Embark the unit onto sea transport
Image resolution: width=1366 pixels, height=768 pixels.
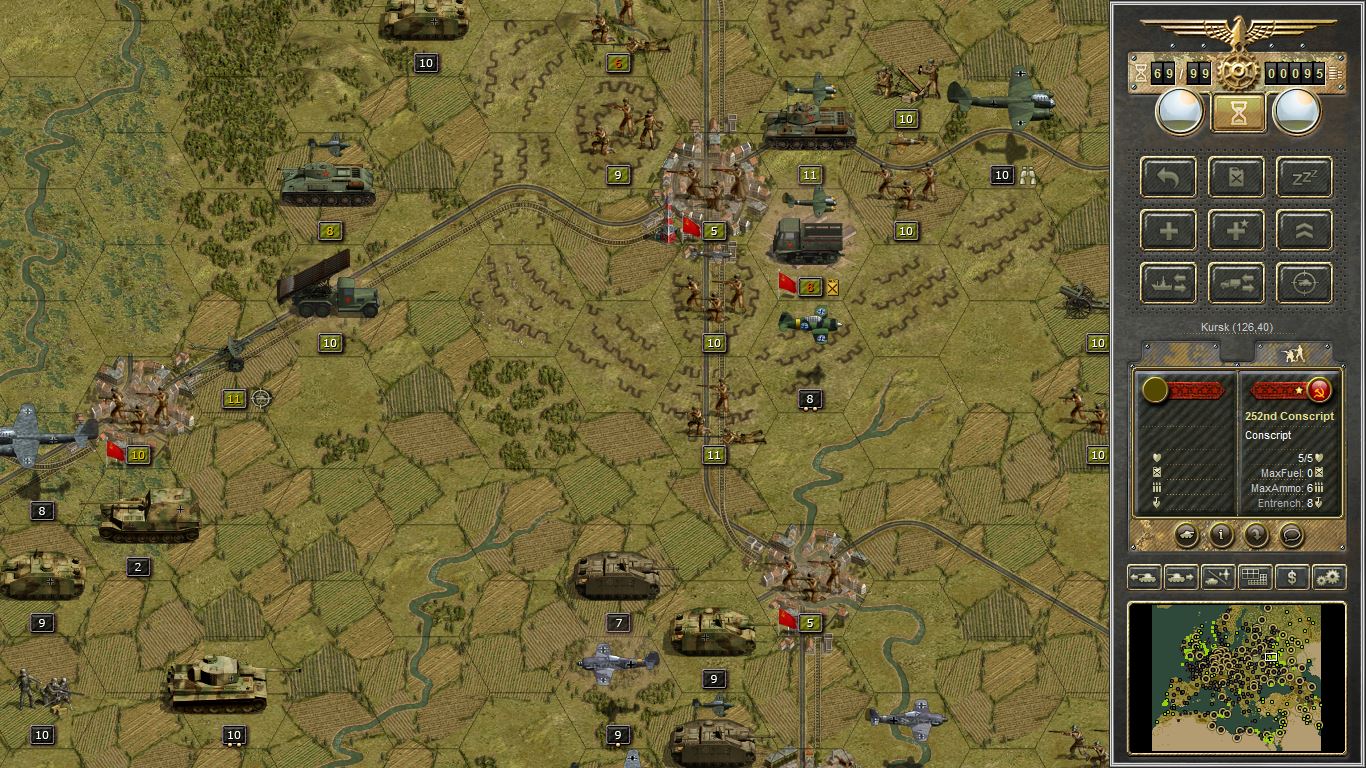coord(1167,283)
